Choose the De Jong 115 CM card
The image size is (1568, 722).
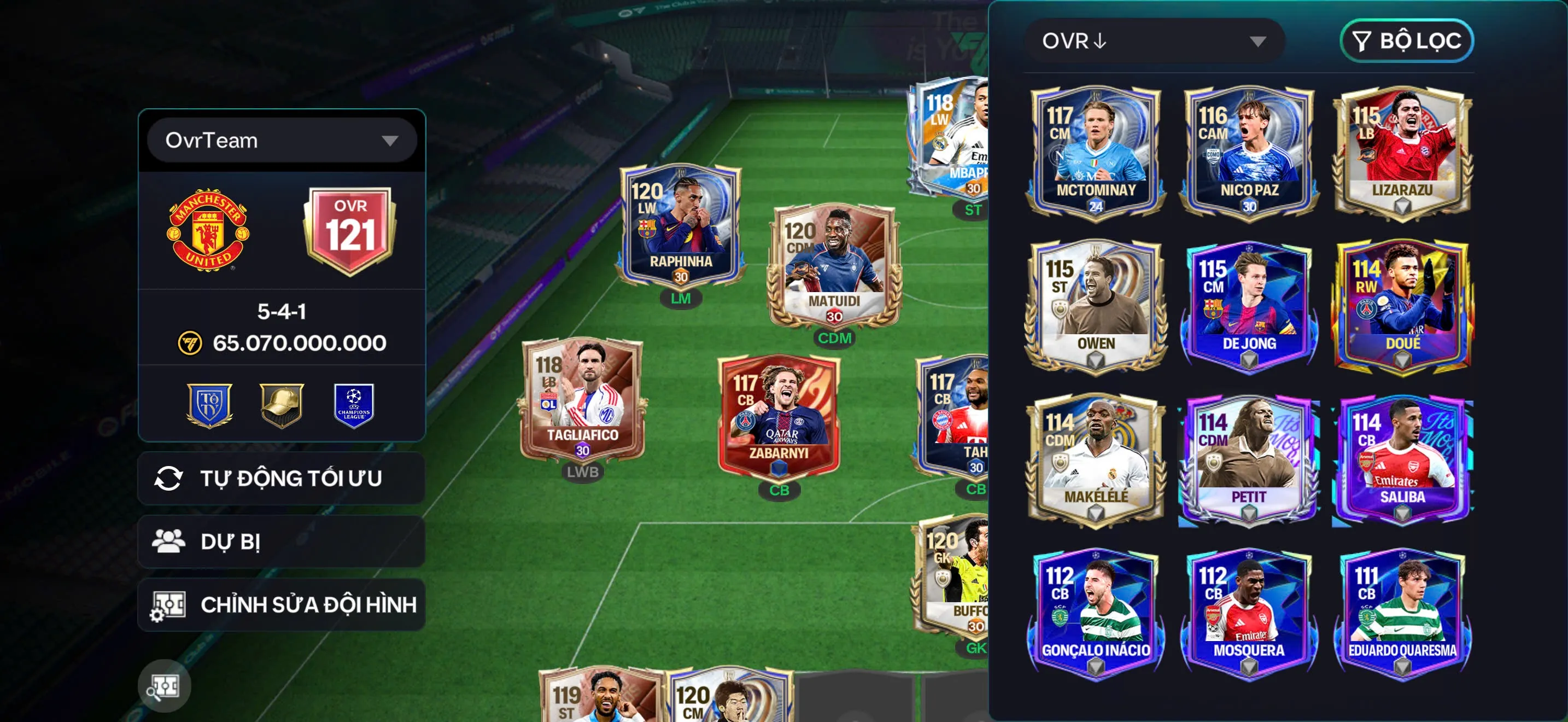pos(1249,305)
